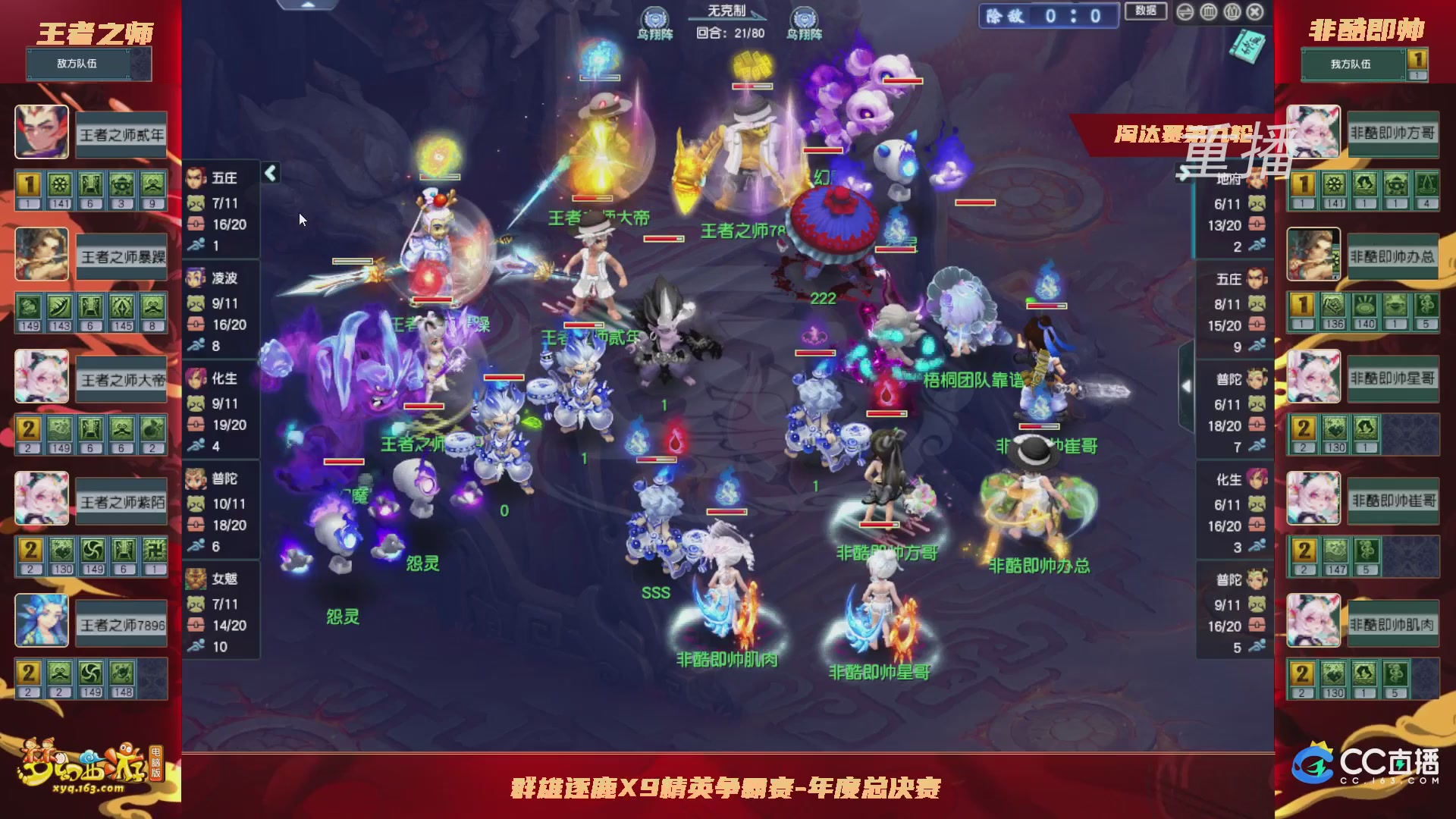The width and height of the screenshot is (1456, 819).
Task: Click the swap-arrows icon in the battle toolbar
Action: click(x=1185, y=13)
